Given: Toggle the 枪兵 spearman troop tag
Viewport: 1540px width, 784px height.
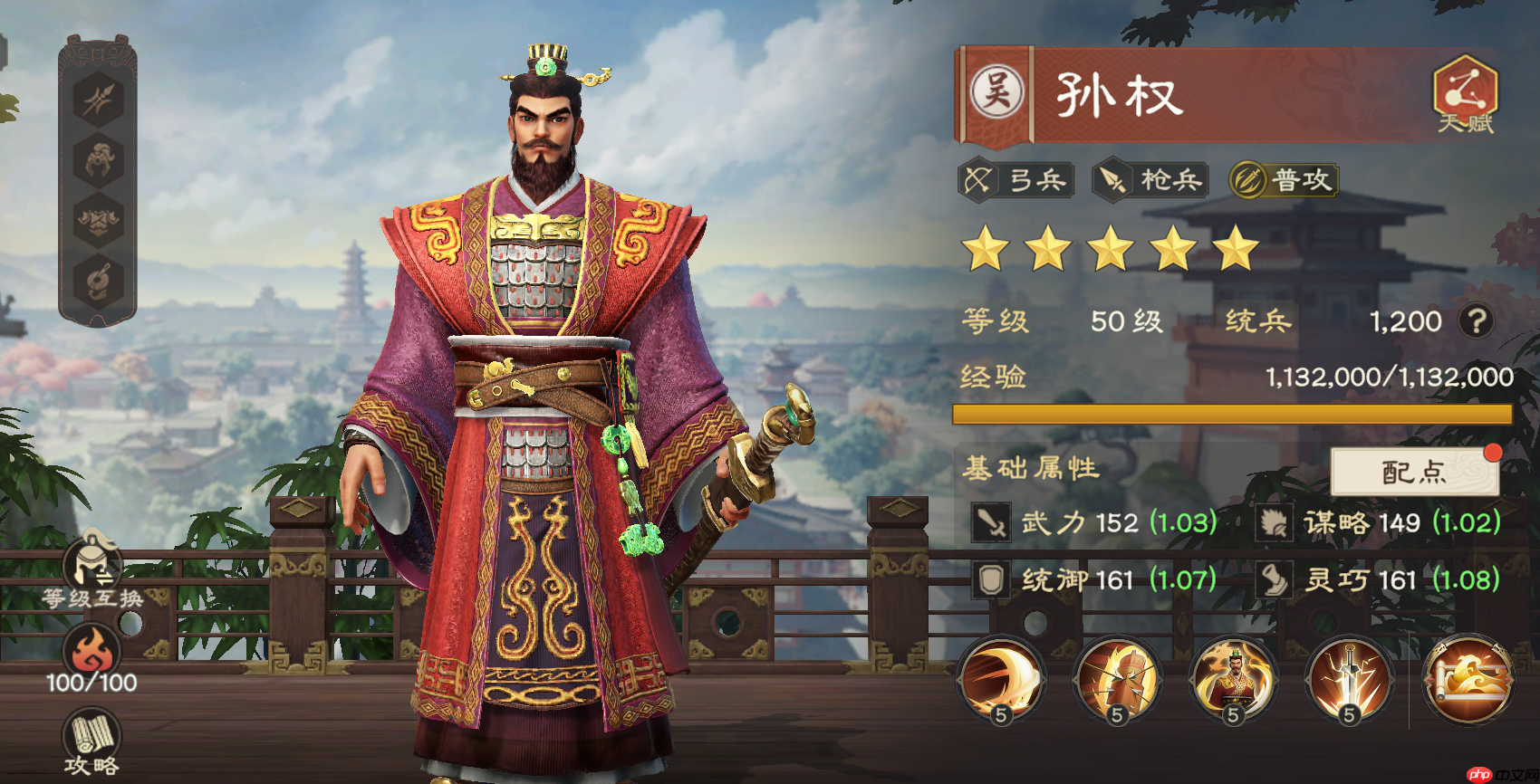Looking at the screenshot, I should (1149, 180).
